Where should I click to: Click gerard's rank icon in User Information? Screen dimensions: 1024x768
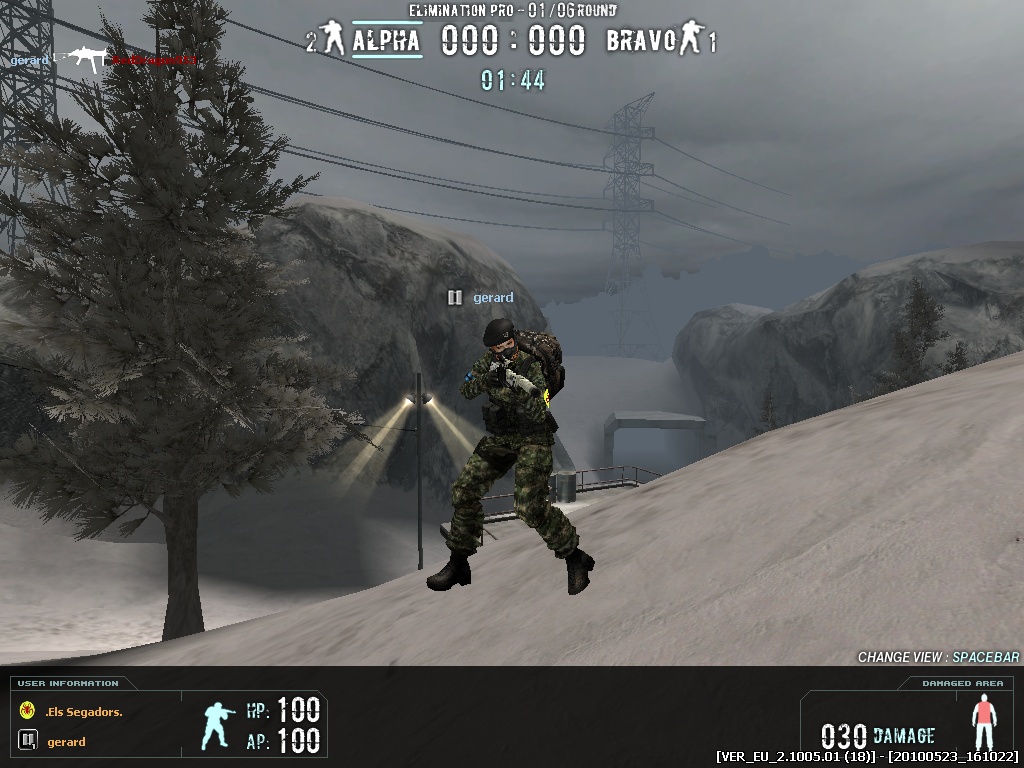point(27,741)
